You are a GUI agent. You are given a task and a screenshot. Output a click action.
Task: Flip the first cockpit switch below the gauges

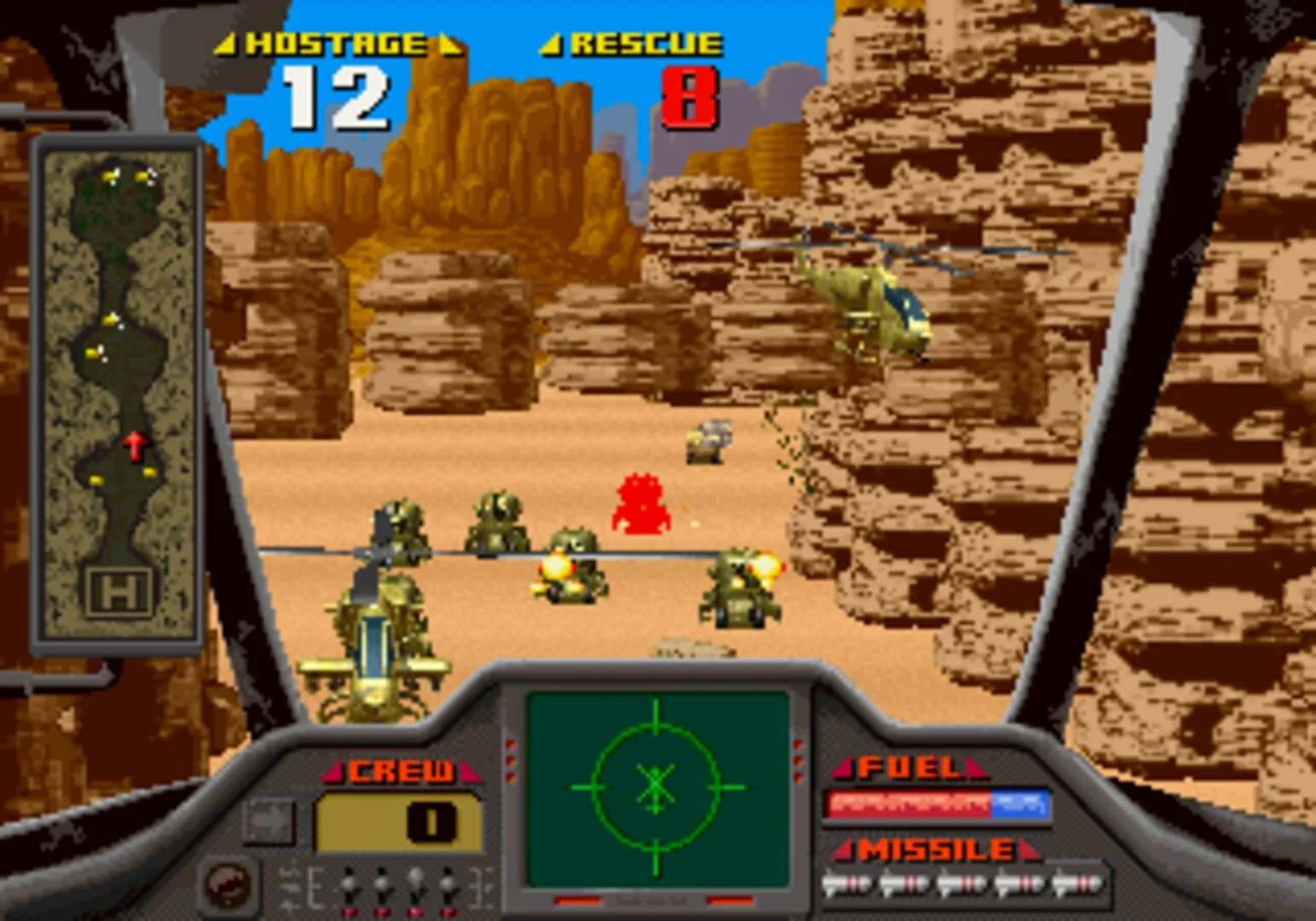click(x=348, y=884)
